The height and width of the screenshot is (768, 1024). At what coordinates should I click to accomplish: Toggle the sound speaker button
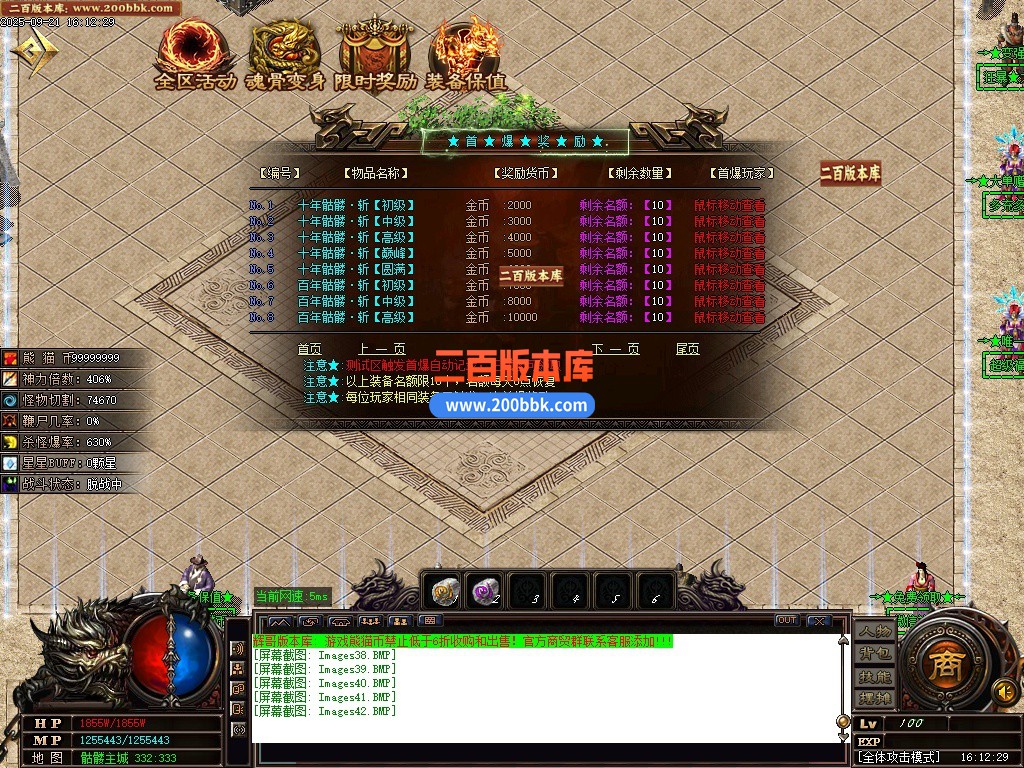click(1004, 690)
